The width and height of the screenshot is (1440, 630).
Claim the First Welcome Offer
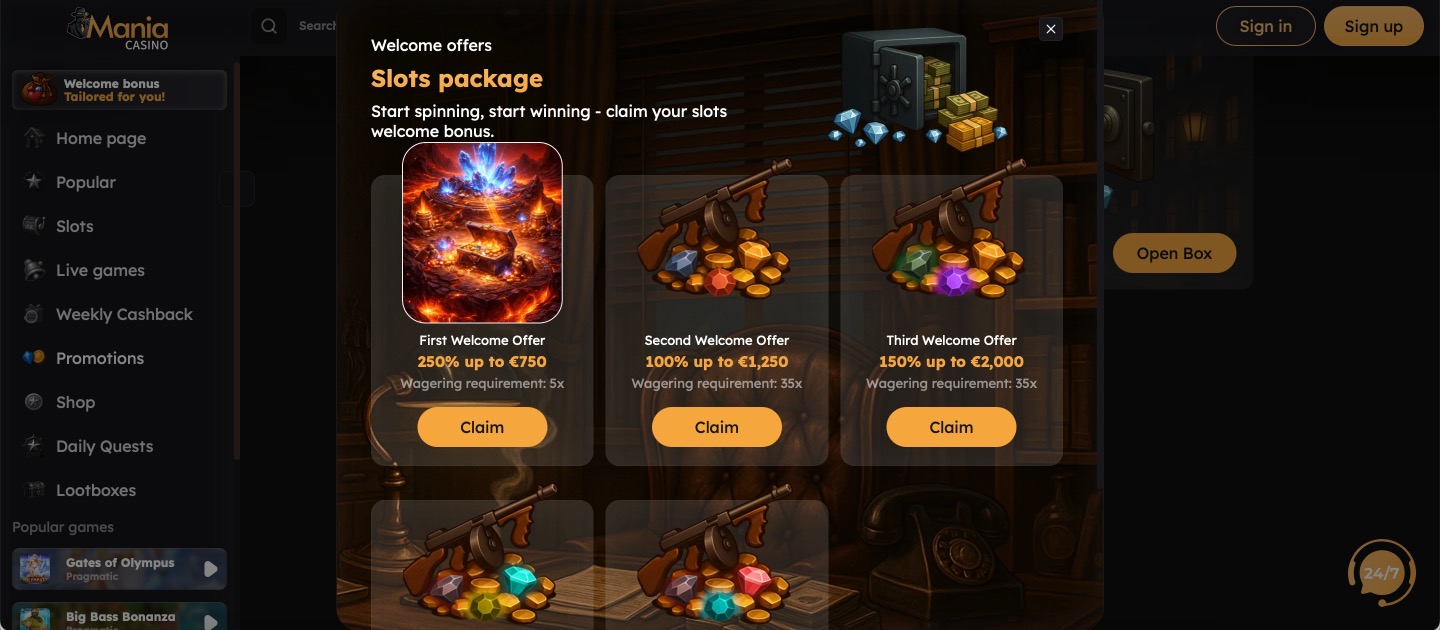482,427
